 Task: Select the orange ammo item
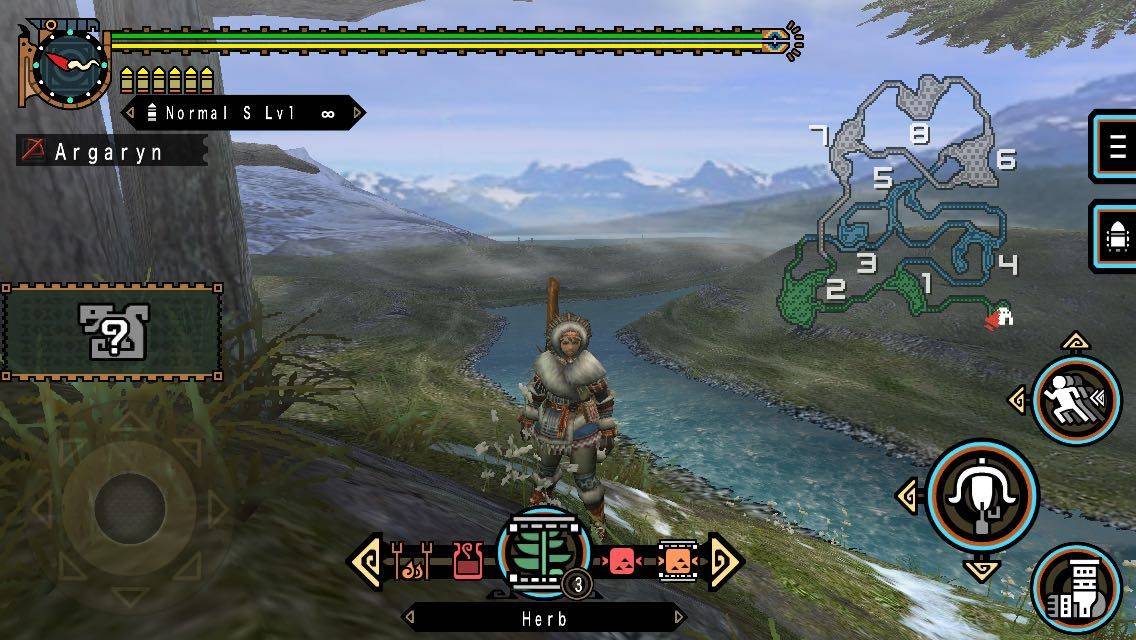click(676, 562)
